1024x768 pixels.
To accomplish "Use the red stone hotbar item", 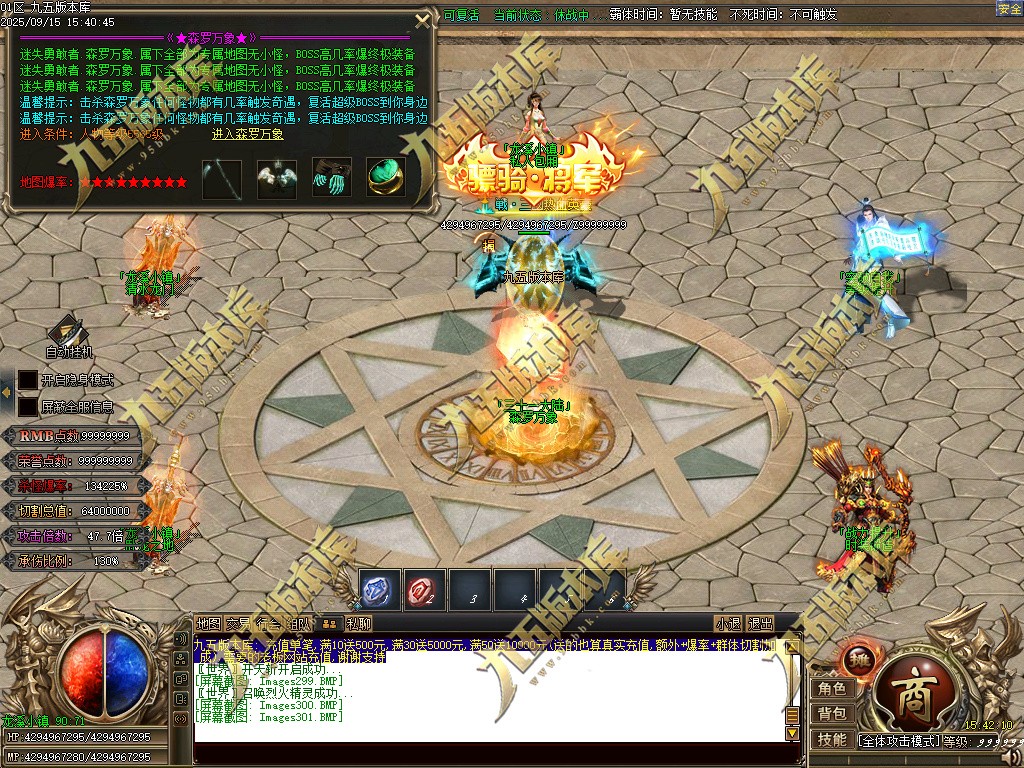I will tap(424, 590).
